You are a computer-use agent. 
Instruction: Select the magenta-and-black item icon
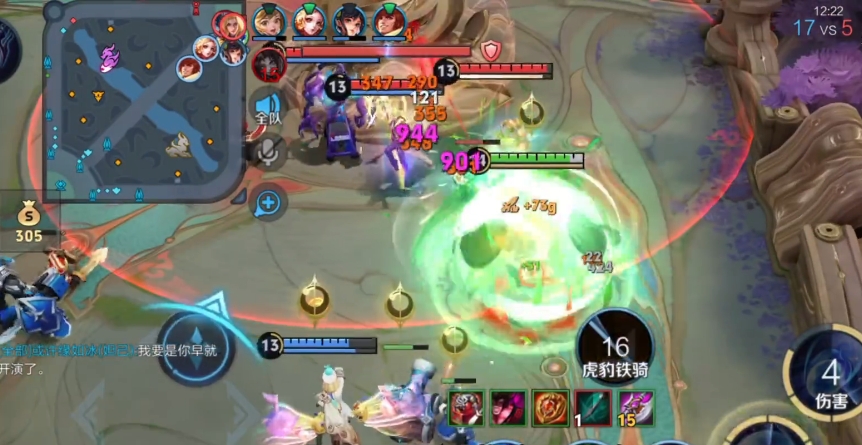point(508,408)
